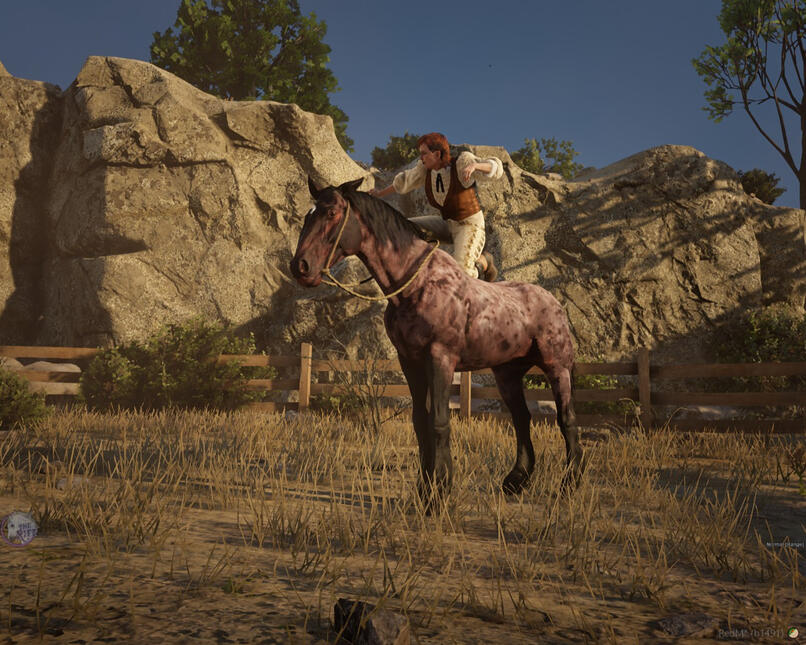The height and width of the screenshot is (645, 806).
Task: Click the RedM build watermark icon
Action: coord(793,633)
